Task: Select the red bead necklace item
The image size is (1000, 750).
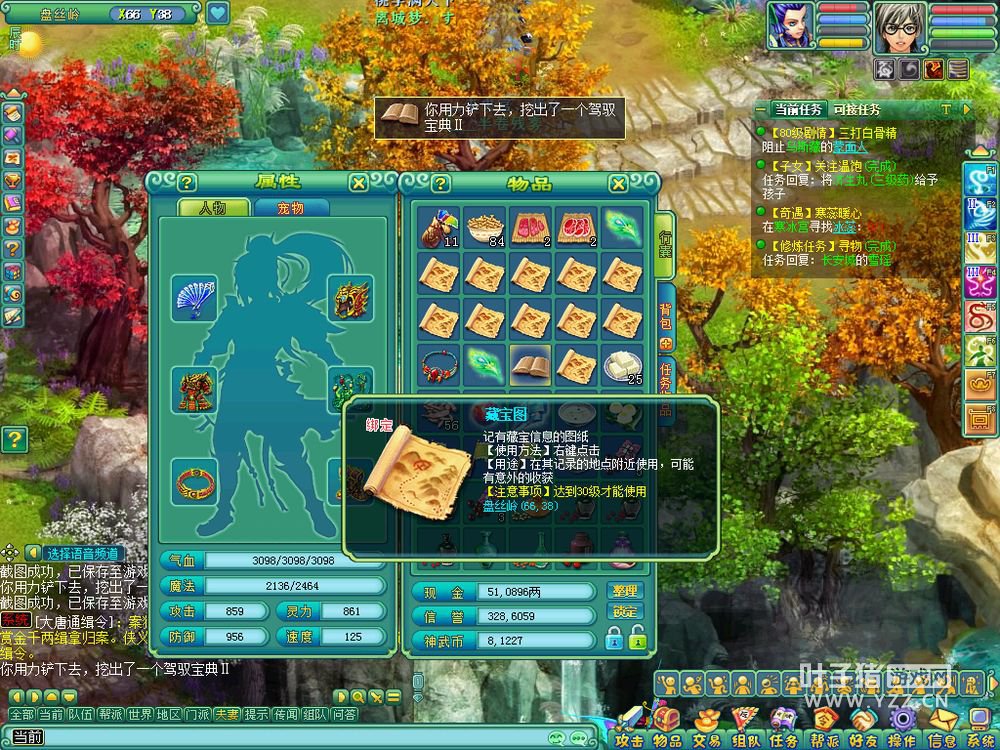Action: point(438,366)
